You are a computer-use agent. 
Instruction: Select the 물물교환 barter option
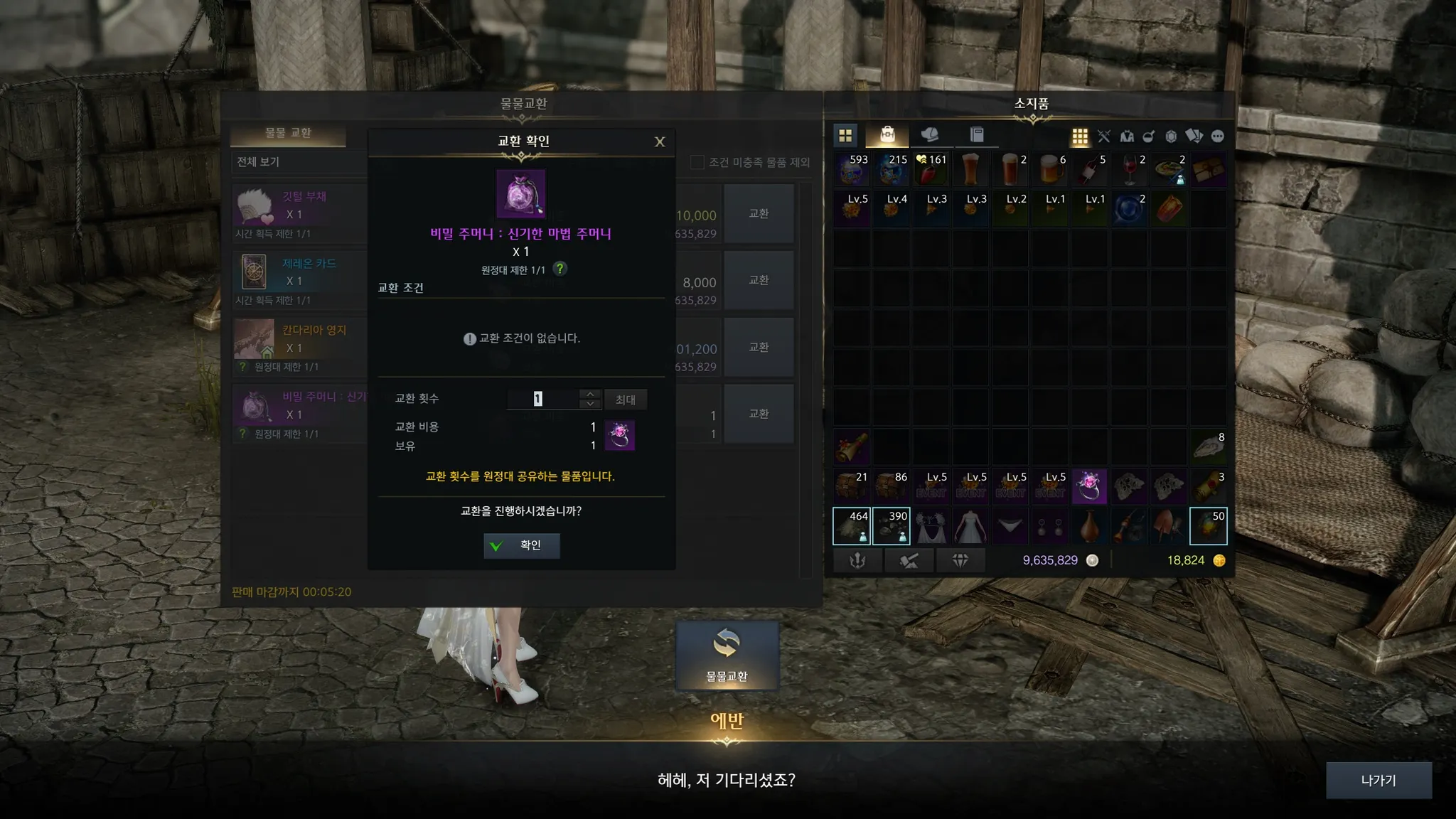[x=727, y=655]
